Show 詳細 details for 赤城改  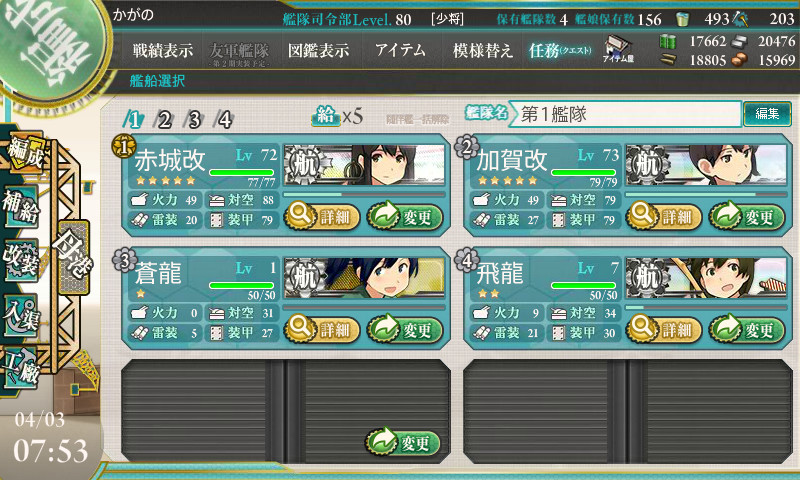click(319, 214)
